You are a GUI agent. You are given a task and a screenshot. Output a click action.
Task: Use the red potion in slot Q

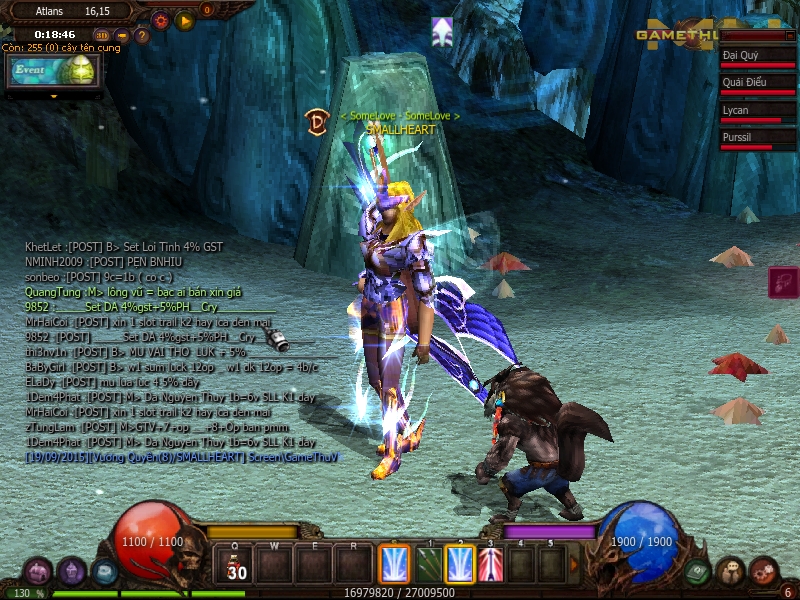click(237, 564)
